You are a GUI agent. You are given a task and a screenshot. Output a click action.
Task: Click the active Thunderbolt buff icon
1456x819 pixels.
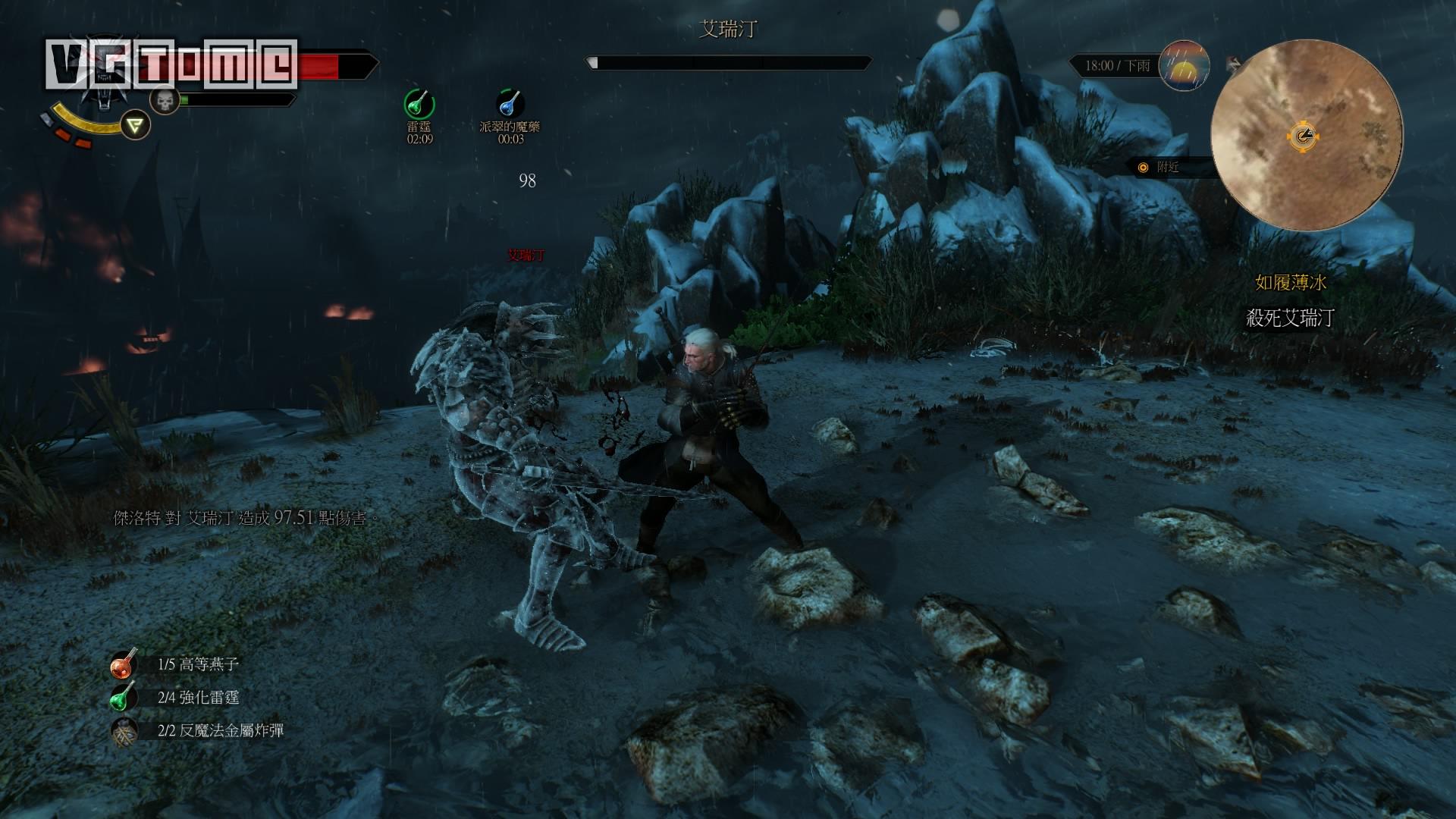pos(419,104)
